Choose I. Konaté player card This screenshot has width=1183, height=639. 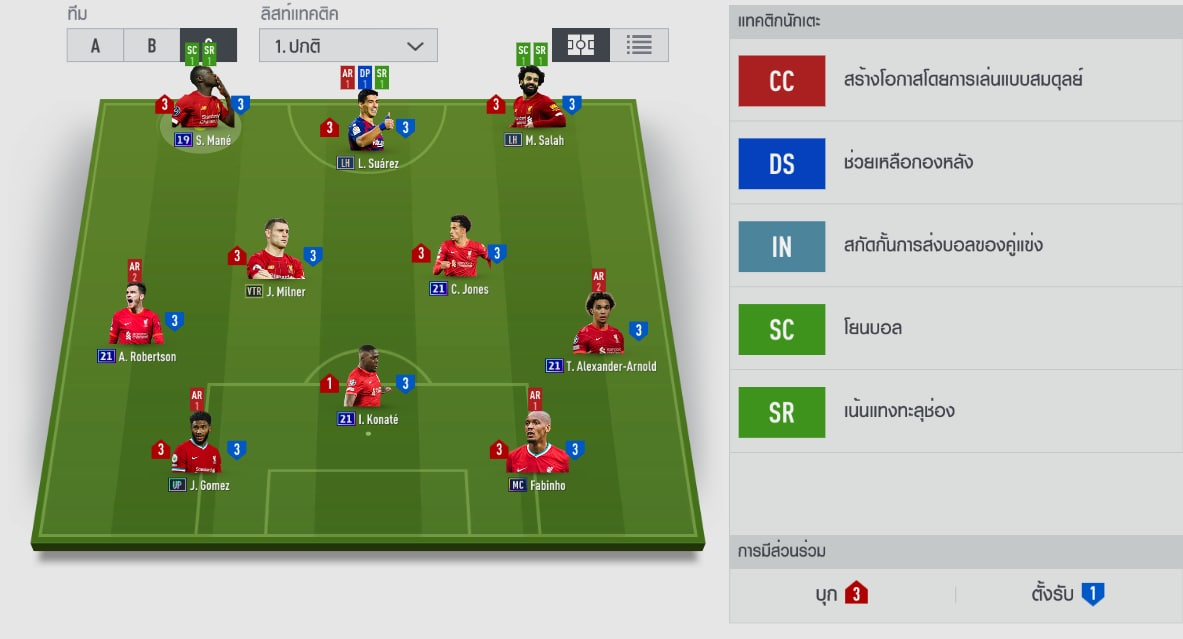[x=366, y=383]
